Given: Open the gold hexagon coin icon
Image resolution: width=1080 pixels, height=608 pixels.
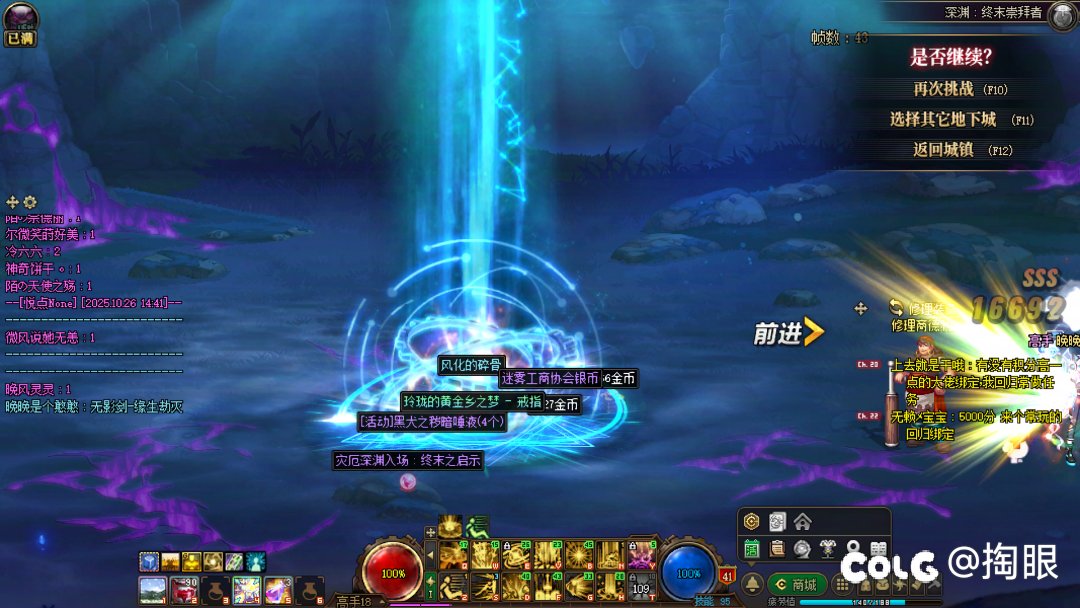Looking at the screenshot, I should pos(752,522).
